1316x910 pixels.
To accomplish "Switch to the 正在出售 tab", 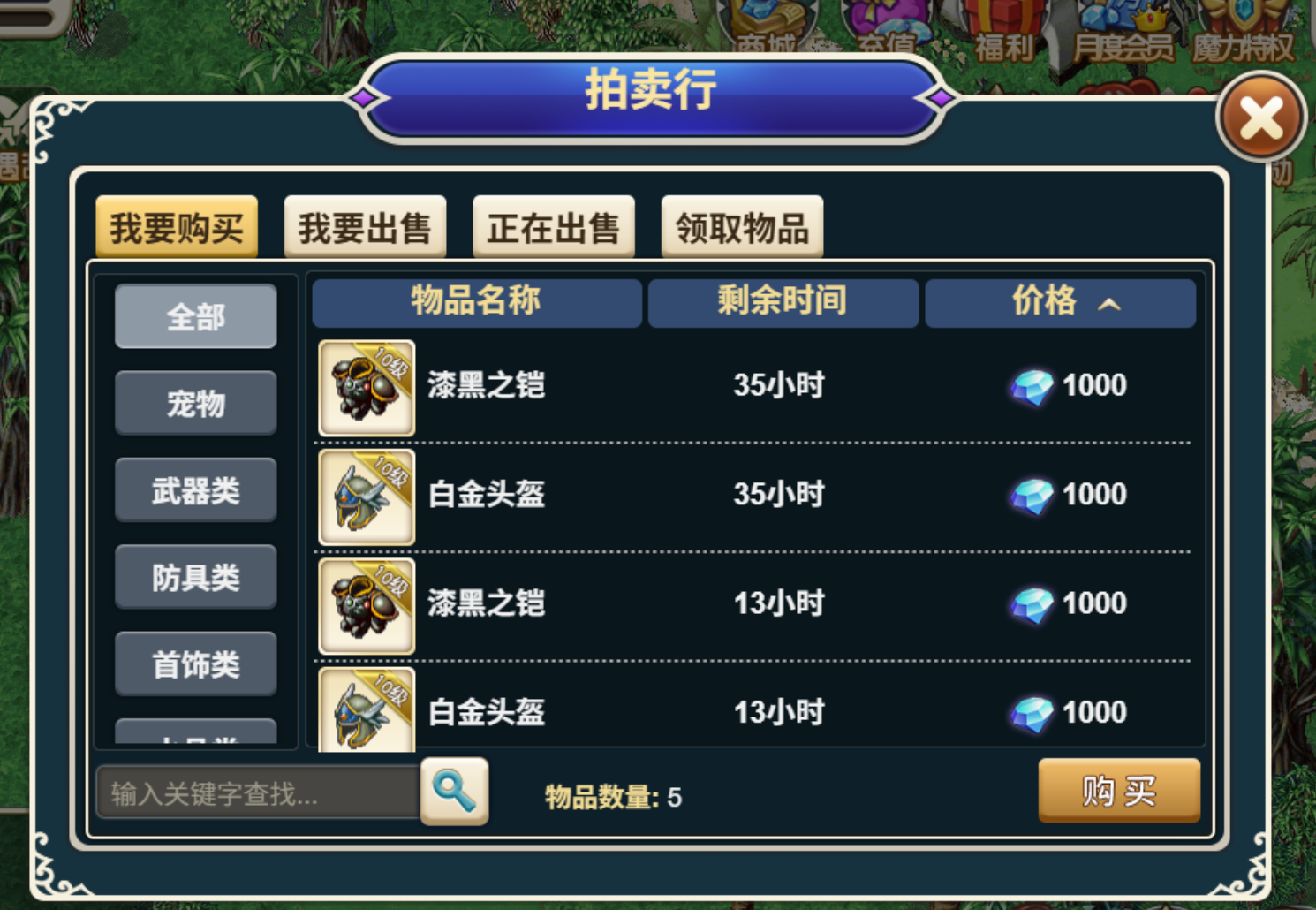I will pos(553,226).
